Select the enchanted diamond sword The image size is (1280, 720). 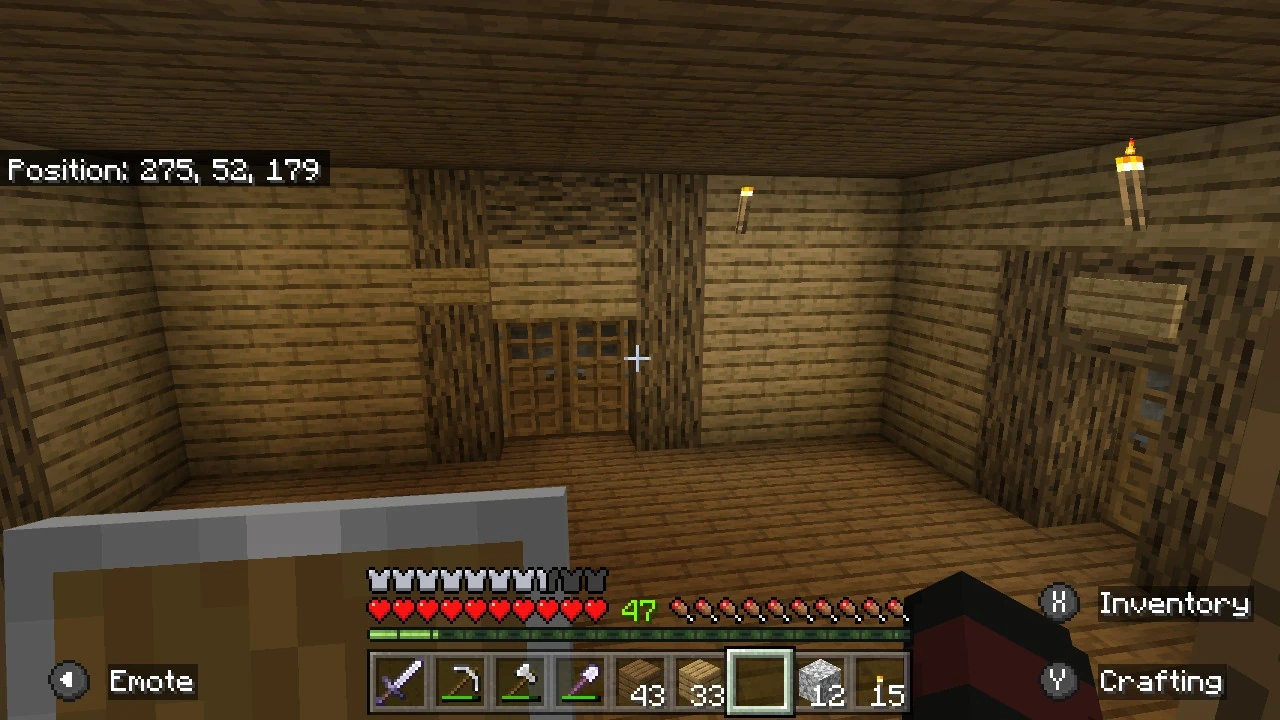(400, 681)
